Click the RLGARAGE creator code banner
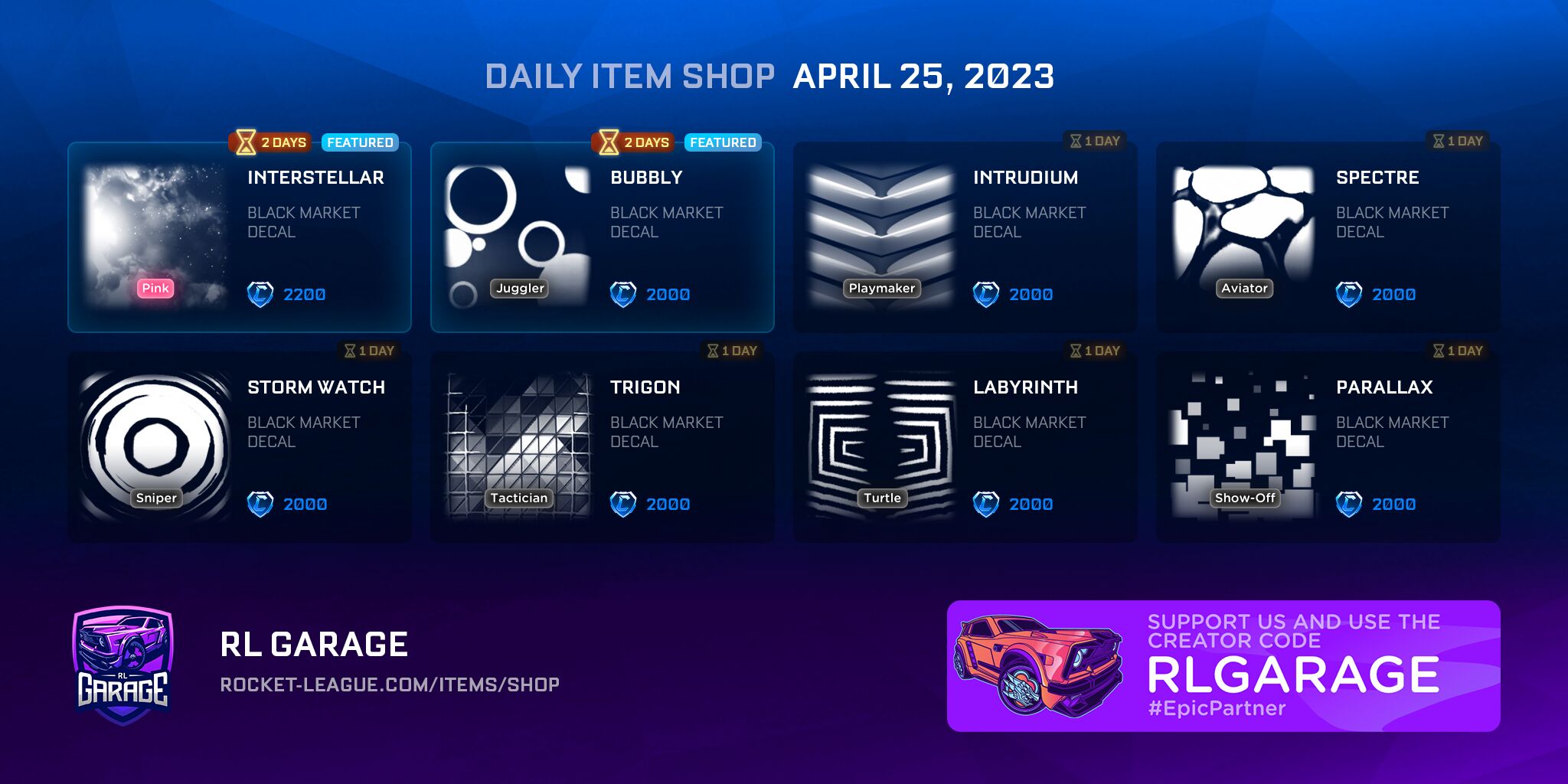Image resolution: width=1568 pixels, height=784 pixels. point(1223,665)
